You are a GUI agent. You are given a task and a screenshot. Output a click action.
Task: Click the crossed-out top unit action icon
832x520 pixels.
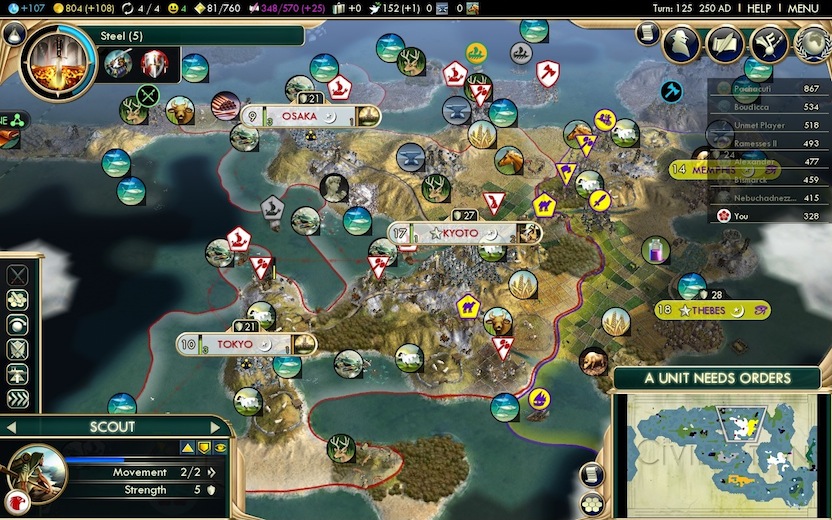(17, 274)
